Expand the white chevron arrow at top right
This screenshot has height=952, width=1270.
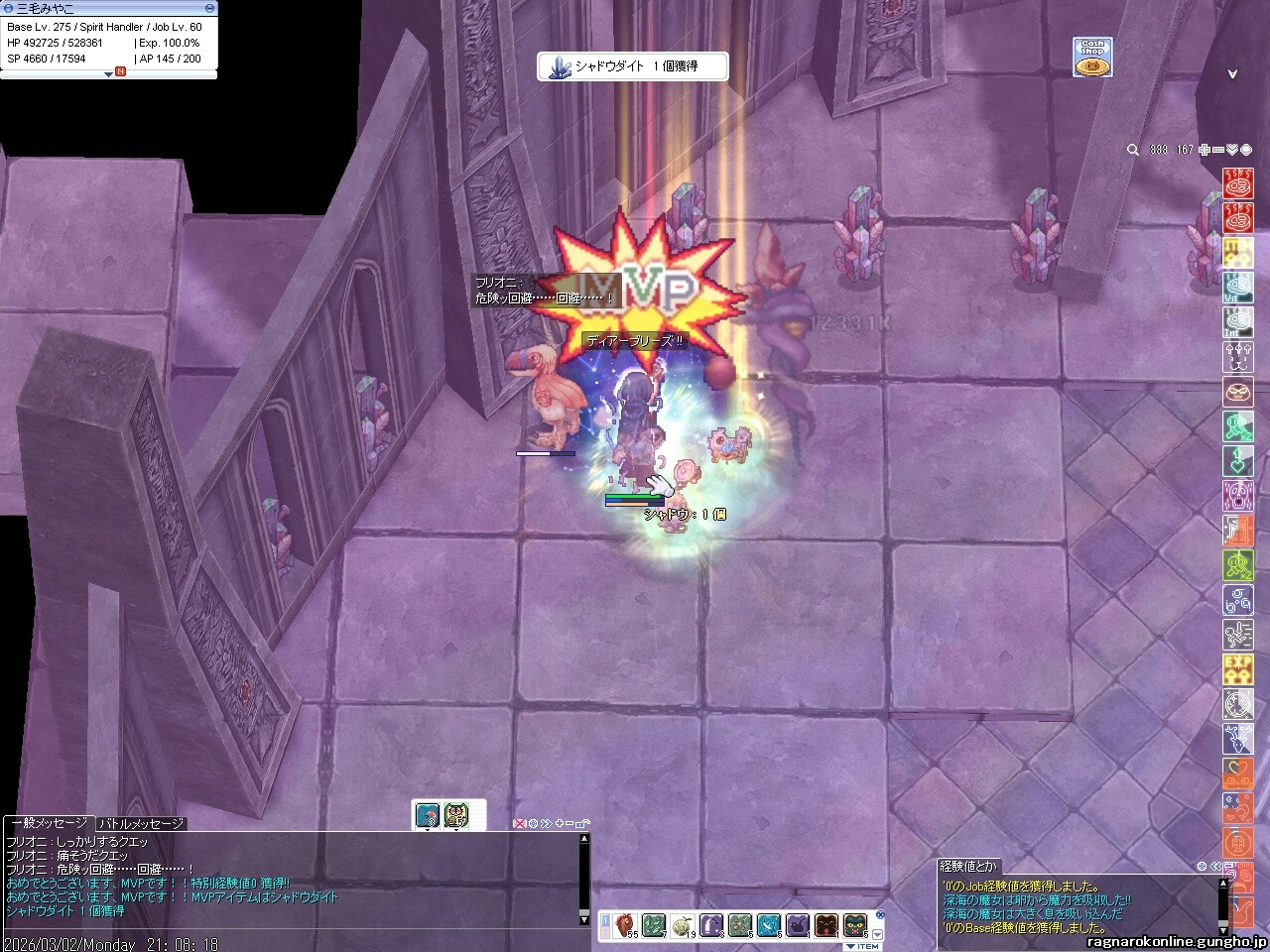[1232, 74]
